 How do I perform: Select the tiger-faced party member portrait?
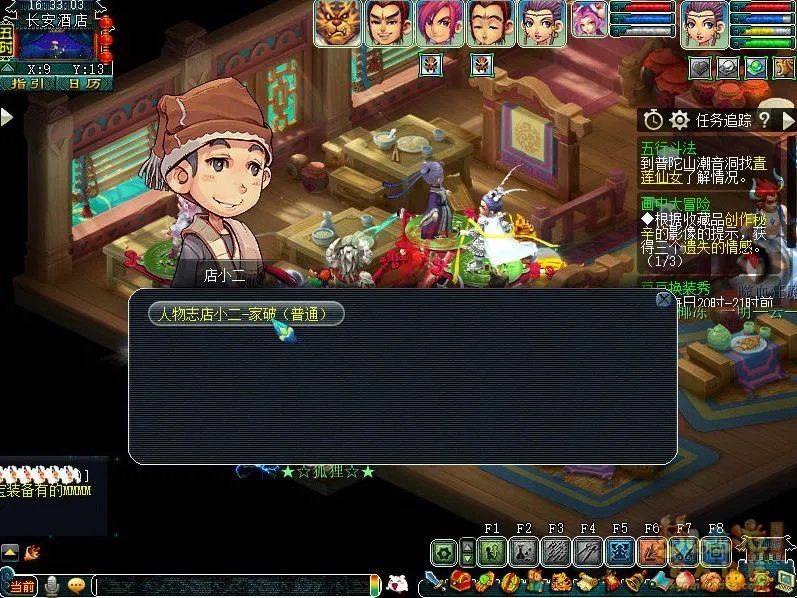[x=338, y=23]
